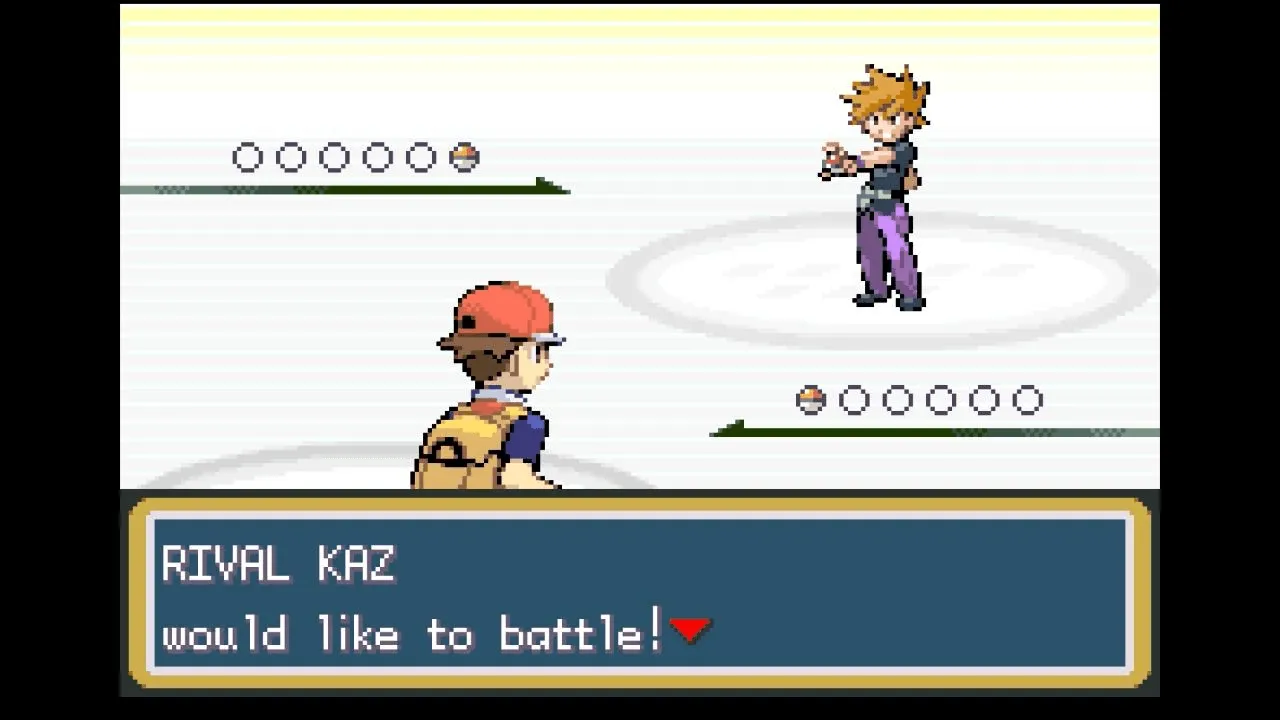Click the middle empty circle of rival's party lineup
Image resolution: width=1280 pixels, height=720 pixels.
click(334, 157)
